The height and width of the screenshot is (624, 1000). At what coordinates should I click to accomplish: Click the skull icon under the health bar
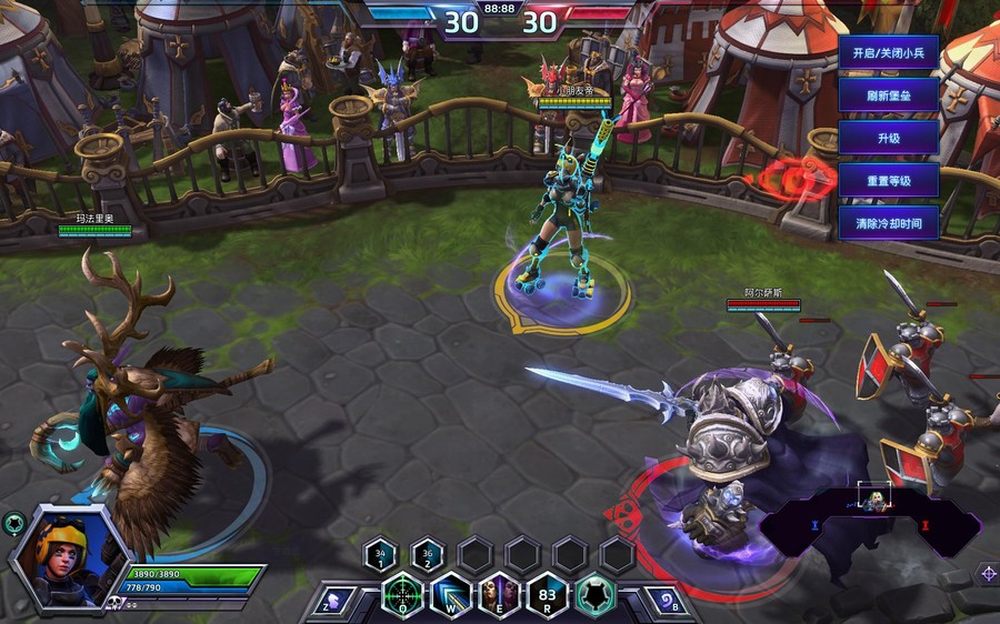[x=116, y=603]
